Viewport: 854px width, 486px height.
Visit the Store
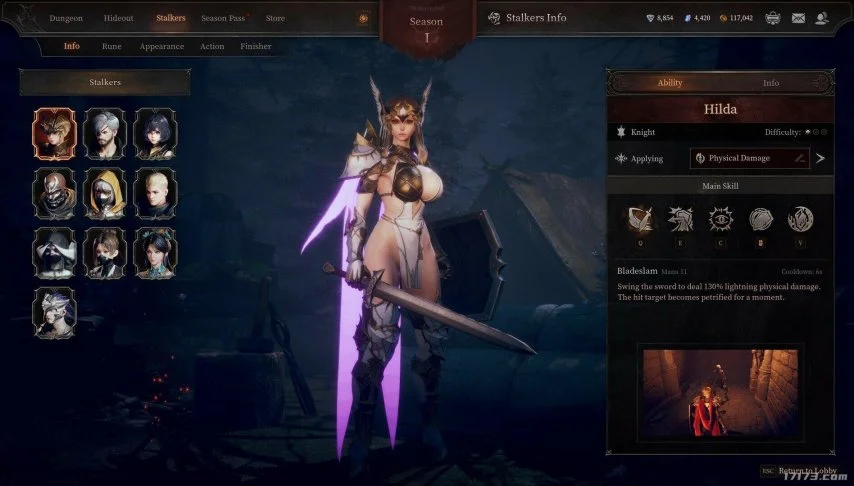(x=275, y=18)
